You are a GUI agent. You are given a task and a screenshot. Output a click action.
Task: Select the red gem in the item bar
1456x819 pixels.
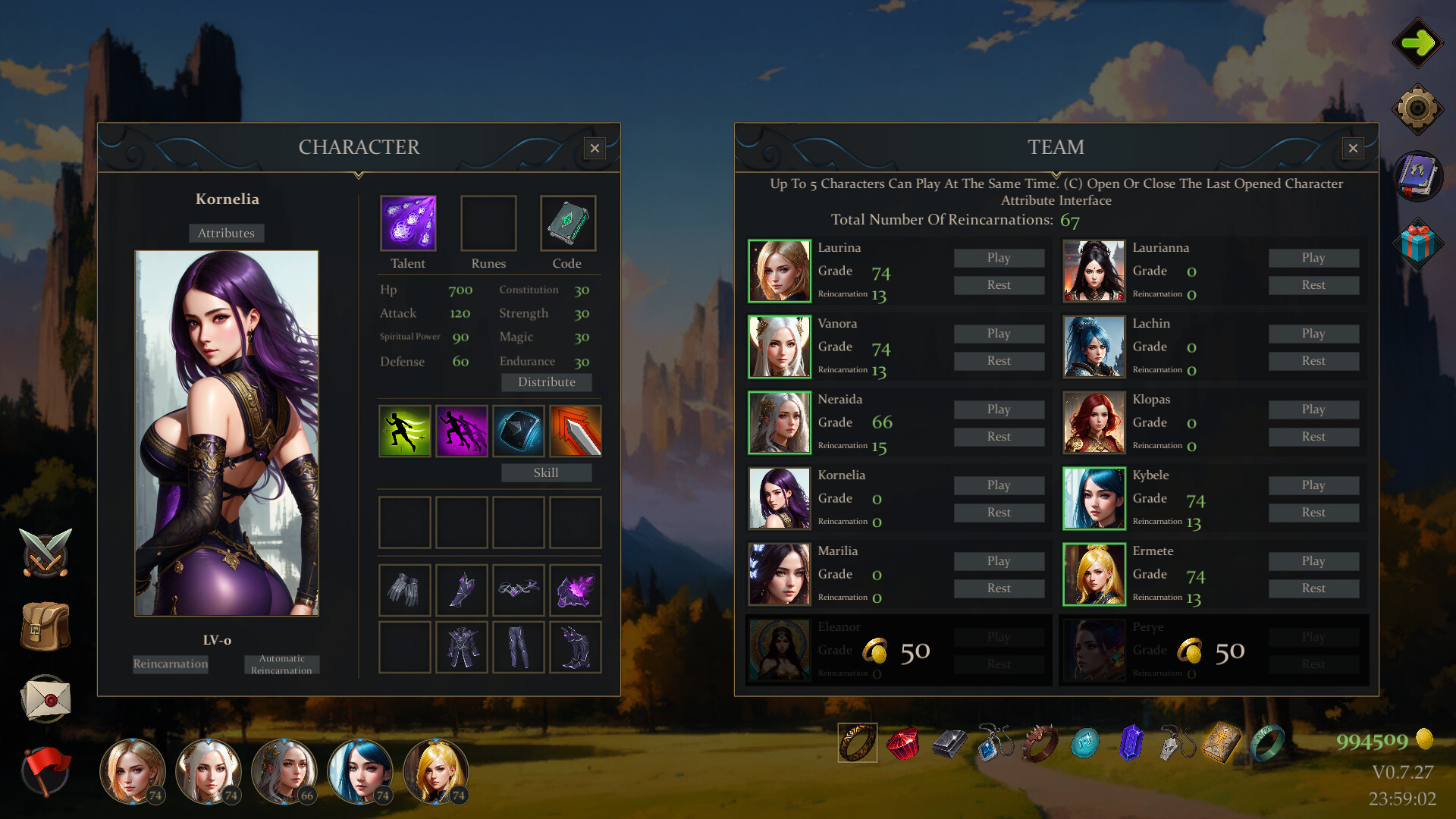click(904, 744)
